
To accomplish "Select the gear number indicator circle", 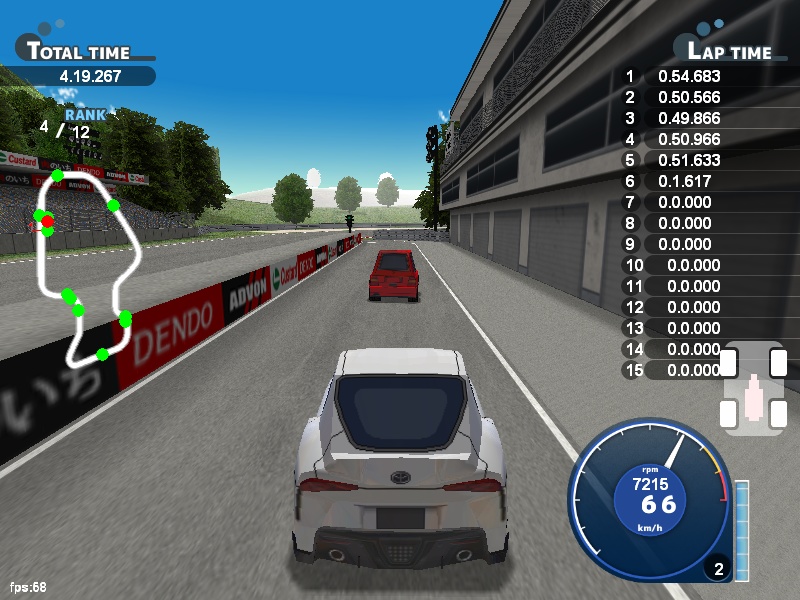I will pyautogui.click(x=717, y=570).
